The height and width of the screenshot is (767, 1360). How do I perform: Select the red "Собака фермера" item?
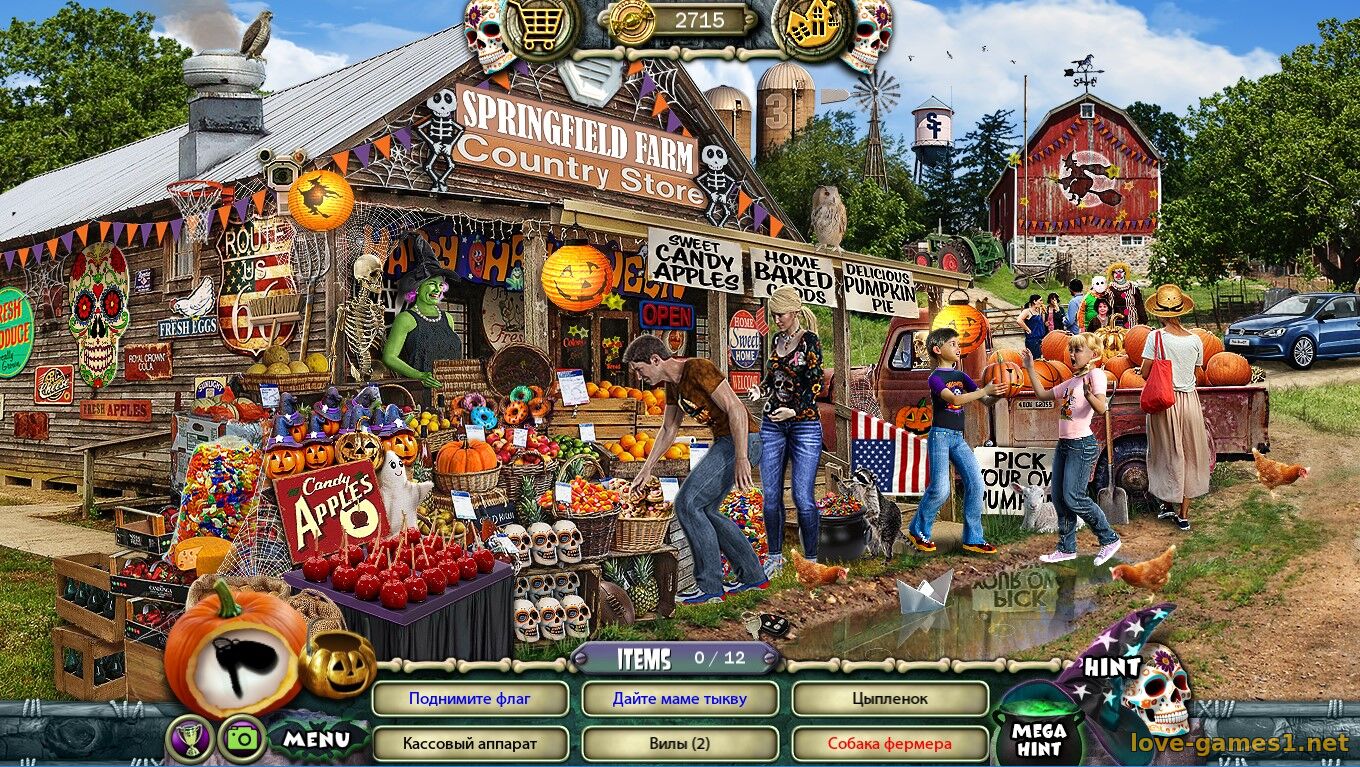[891, 744]
